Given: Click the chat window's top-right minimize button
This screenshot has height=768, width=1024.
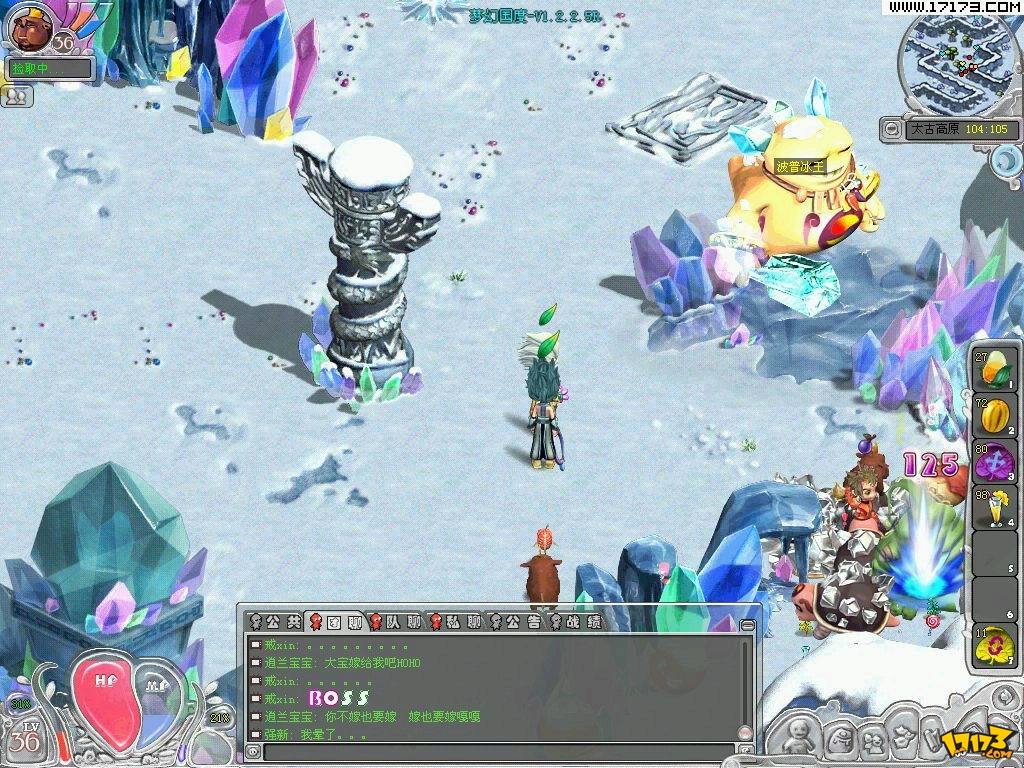Looking at the screenshot, I should (746, 624).
